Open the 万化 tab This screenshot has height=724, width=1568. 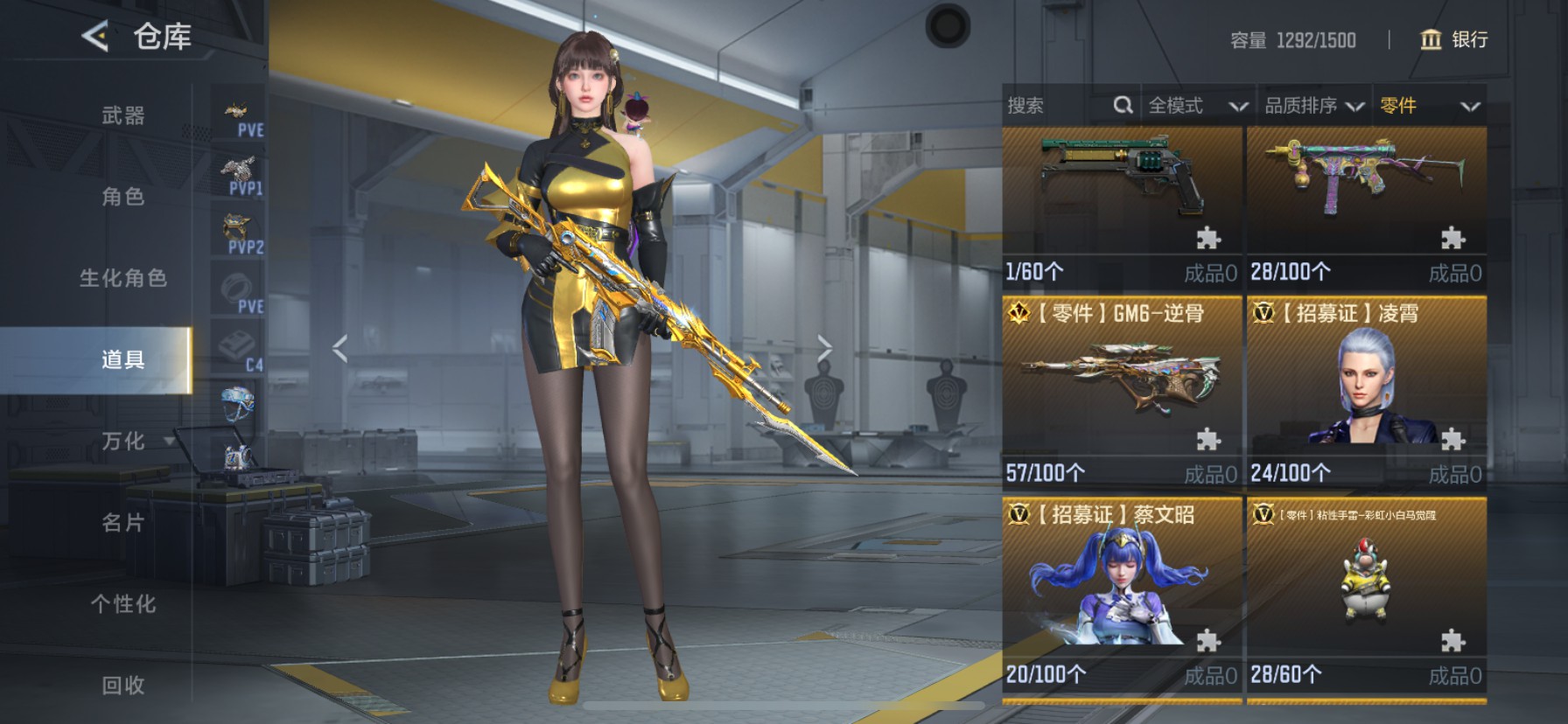pyautogui.click(x=122, y=442)
